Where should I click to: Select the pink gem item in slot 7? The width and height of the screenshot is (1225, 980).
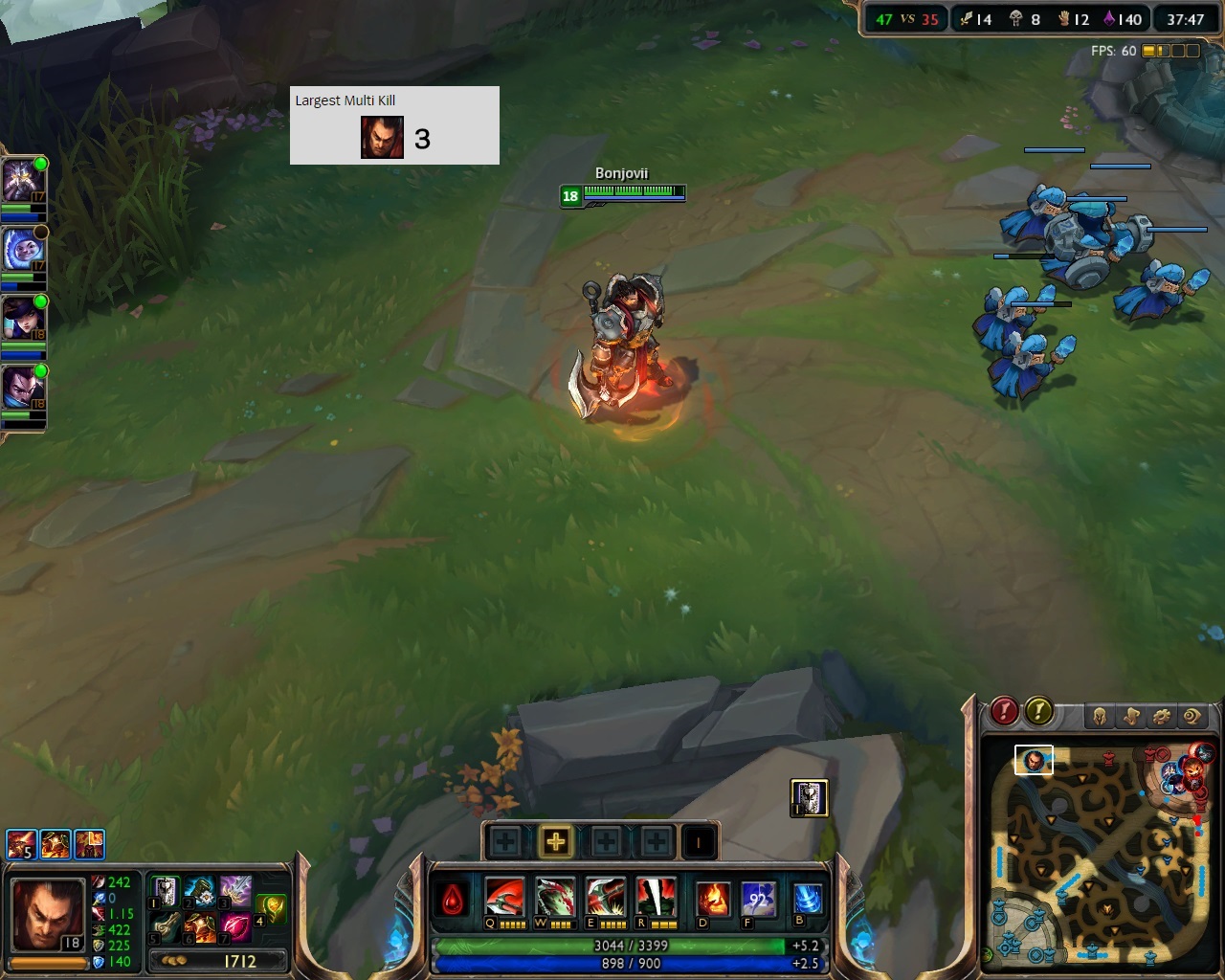pos(235,926)
